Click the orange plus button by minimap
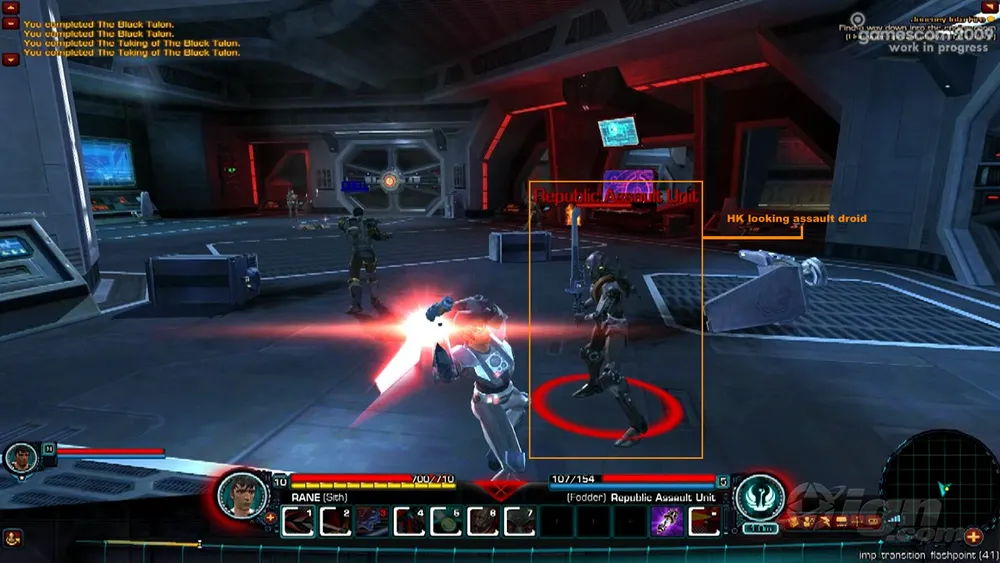The image size is (1000, 563). pos(973,537)
